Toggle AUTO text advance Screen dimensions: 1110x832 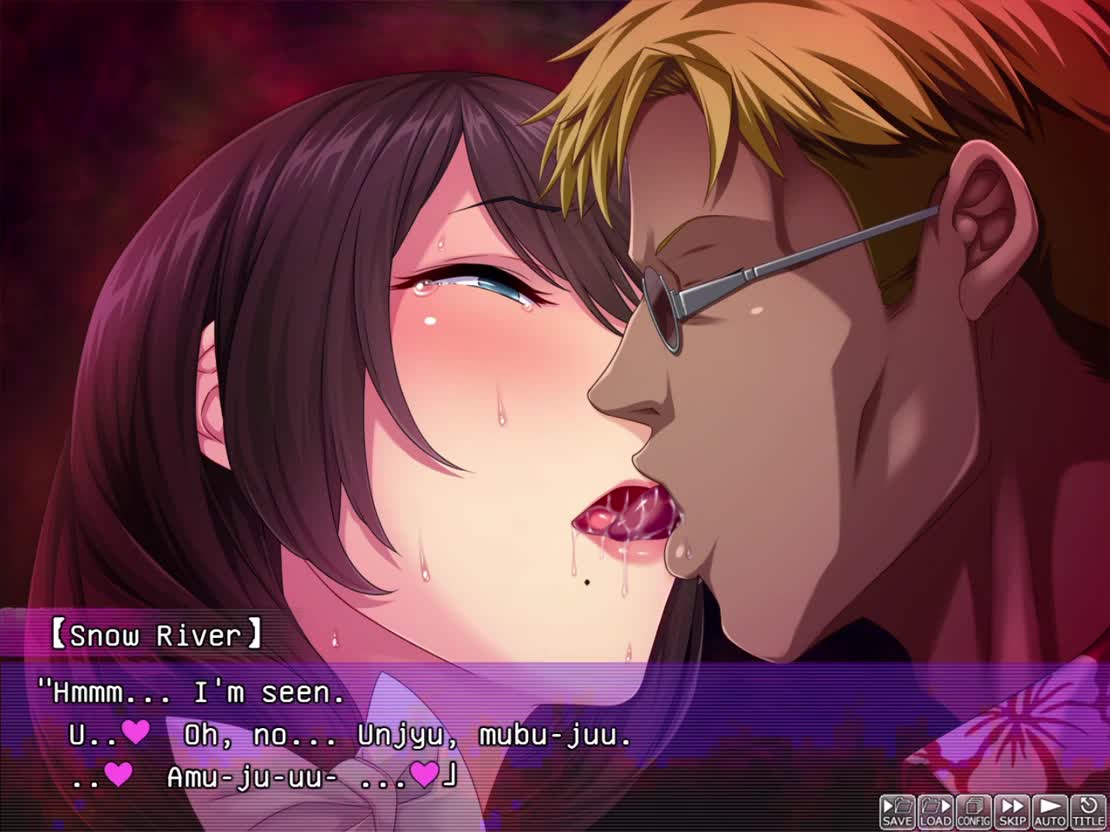click(x=1049, y=811)
